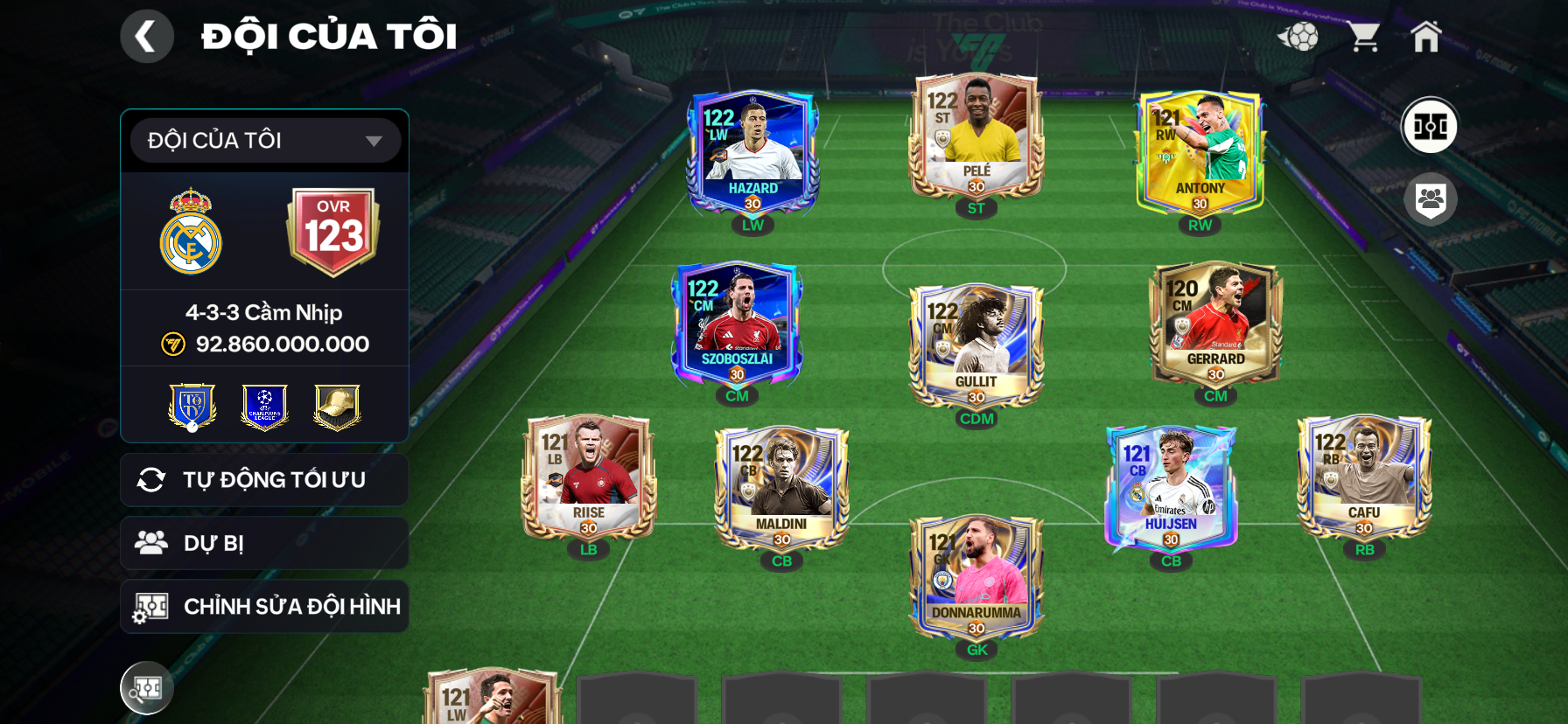The height and width of the screenshot is (724, 1568).
Task: Select Gerrard's CM card
Action: 1215,325
